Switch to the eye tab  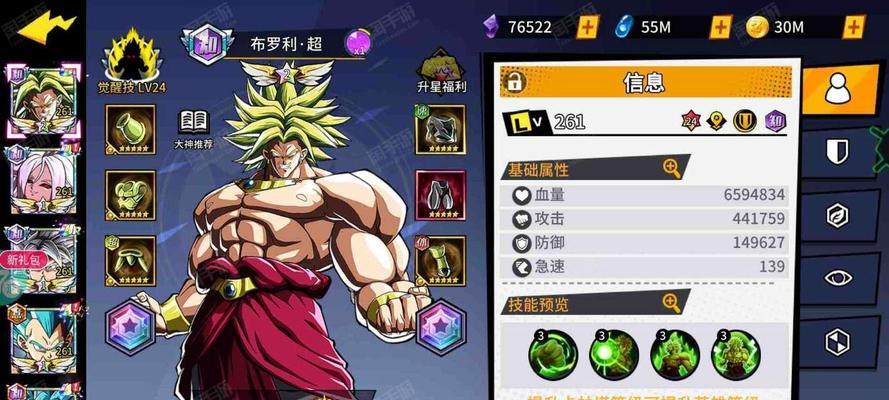836,277
